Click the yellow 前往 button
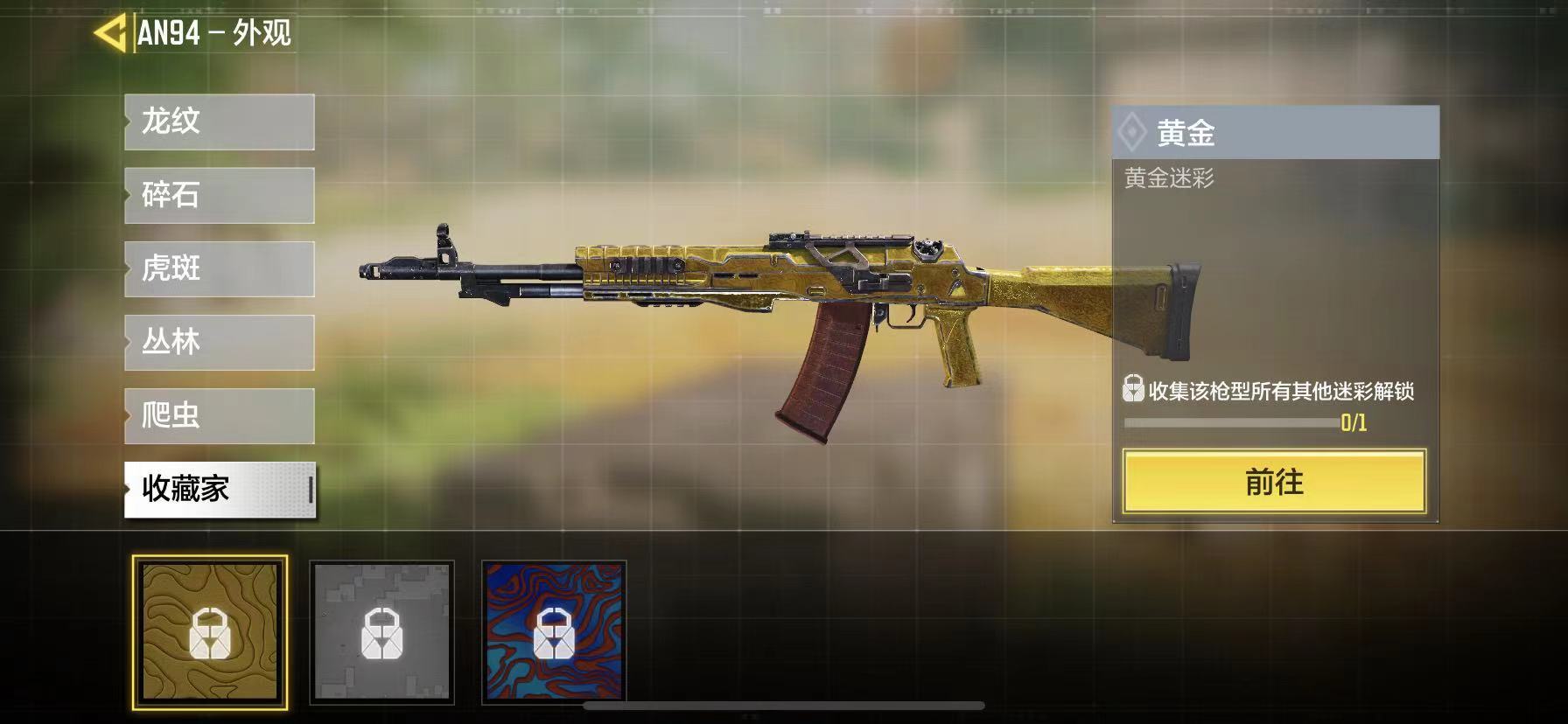The height and width of the screenshot is (724, 1568). [x=1274, y=482]
